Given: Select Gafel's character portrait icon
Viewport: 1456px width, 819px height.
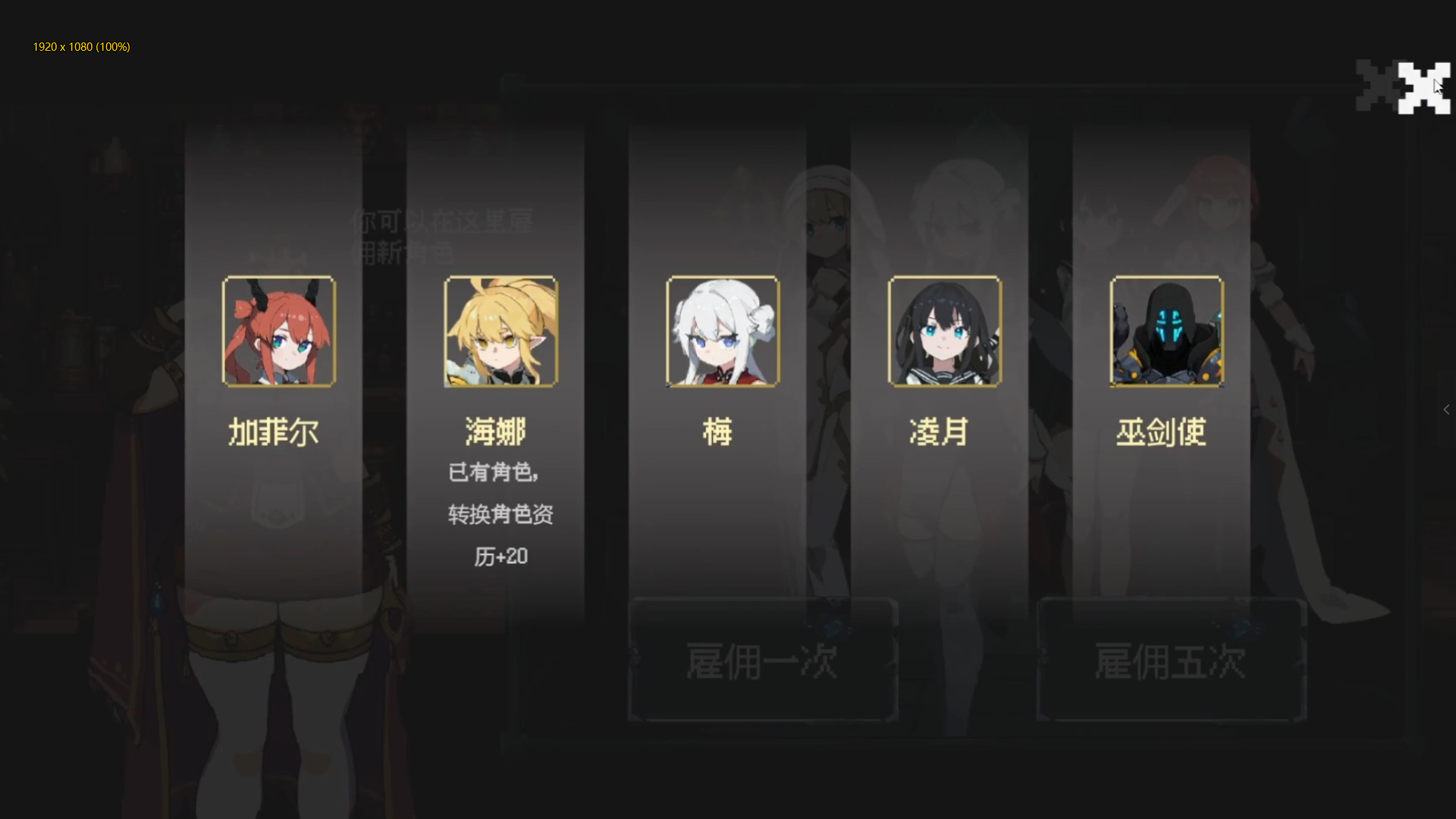Looking at the screenshot, I should click(x=278, y=332).
